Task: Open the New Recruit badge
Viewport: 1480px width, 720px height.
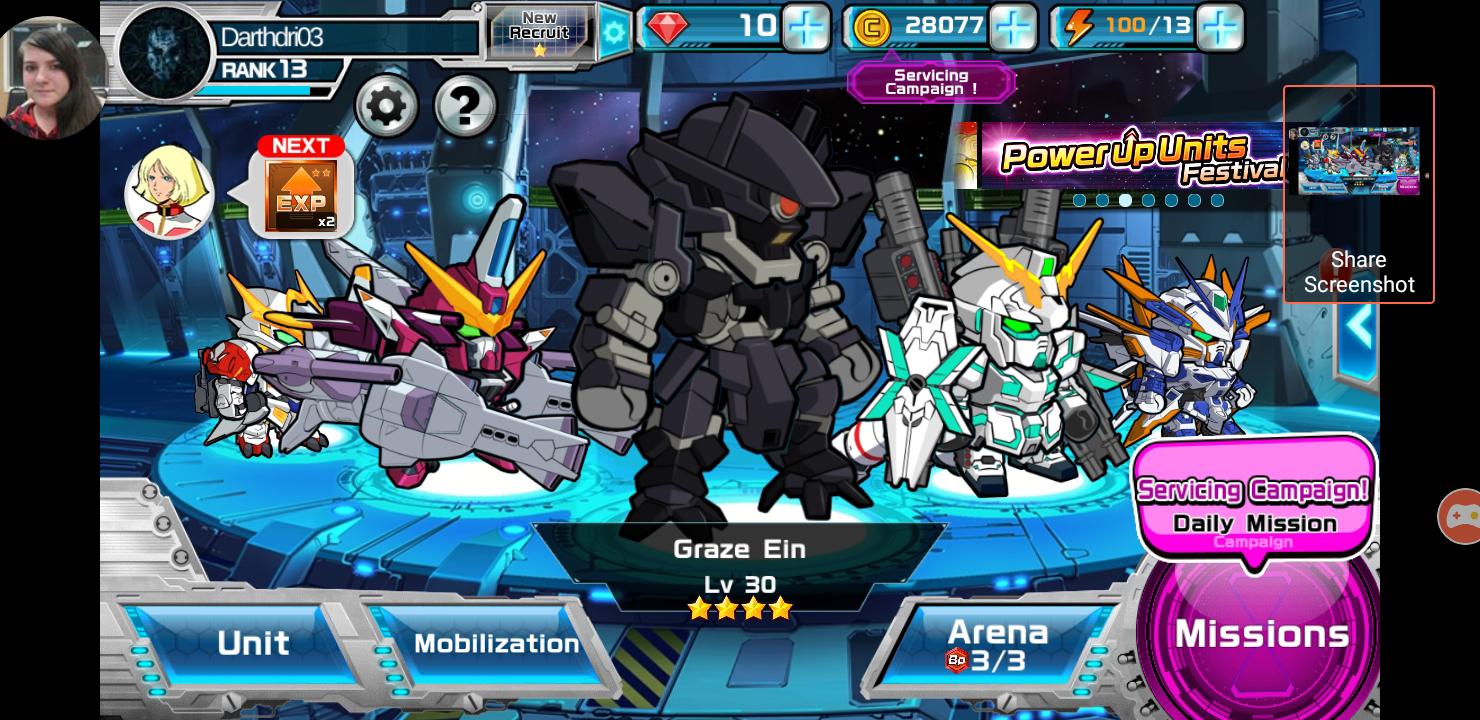Action: [x=540, y=31]
